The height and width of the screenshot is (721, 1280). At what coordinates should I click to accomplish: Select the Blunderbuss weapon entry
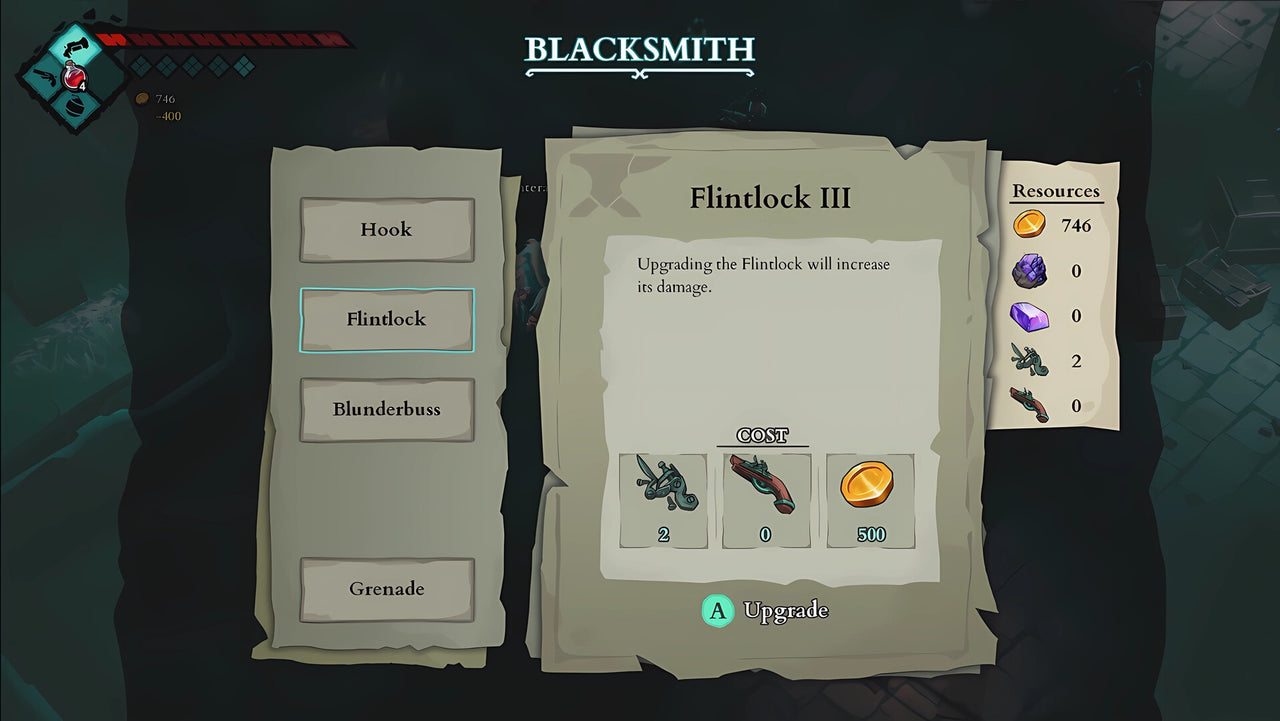click(x=386, y=409)
